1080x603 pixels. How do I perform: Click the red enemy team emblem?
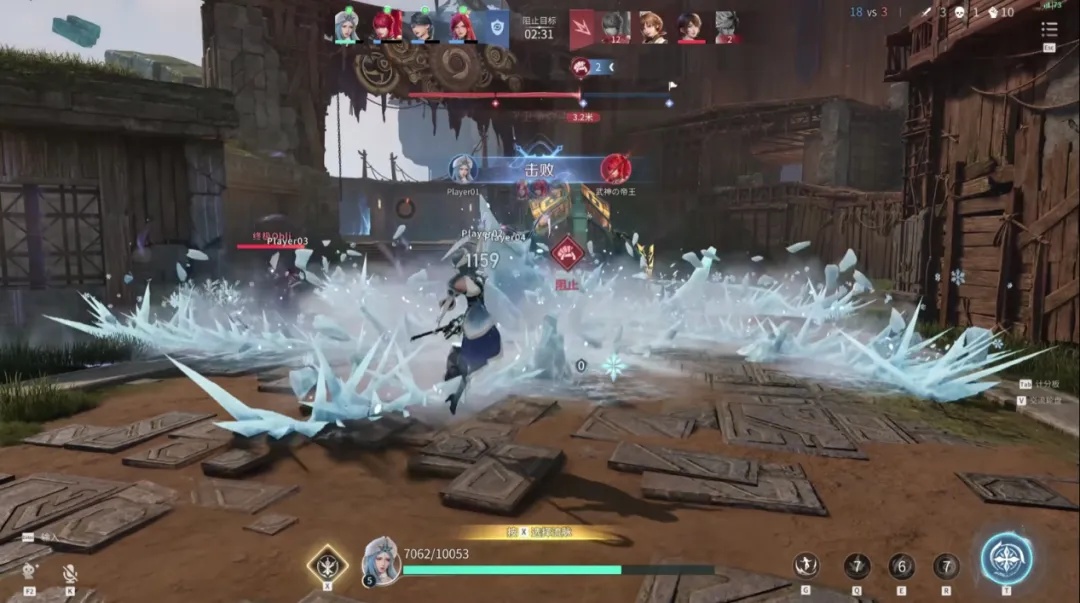tap(582, 30)
